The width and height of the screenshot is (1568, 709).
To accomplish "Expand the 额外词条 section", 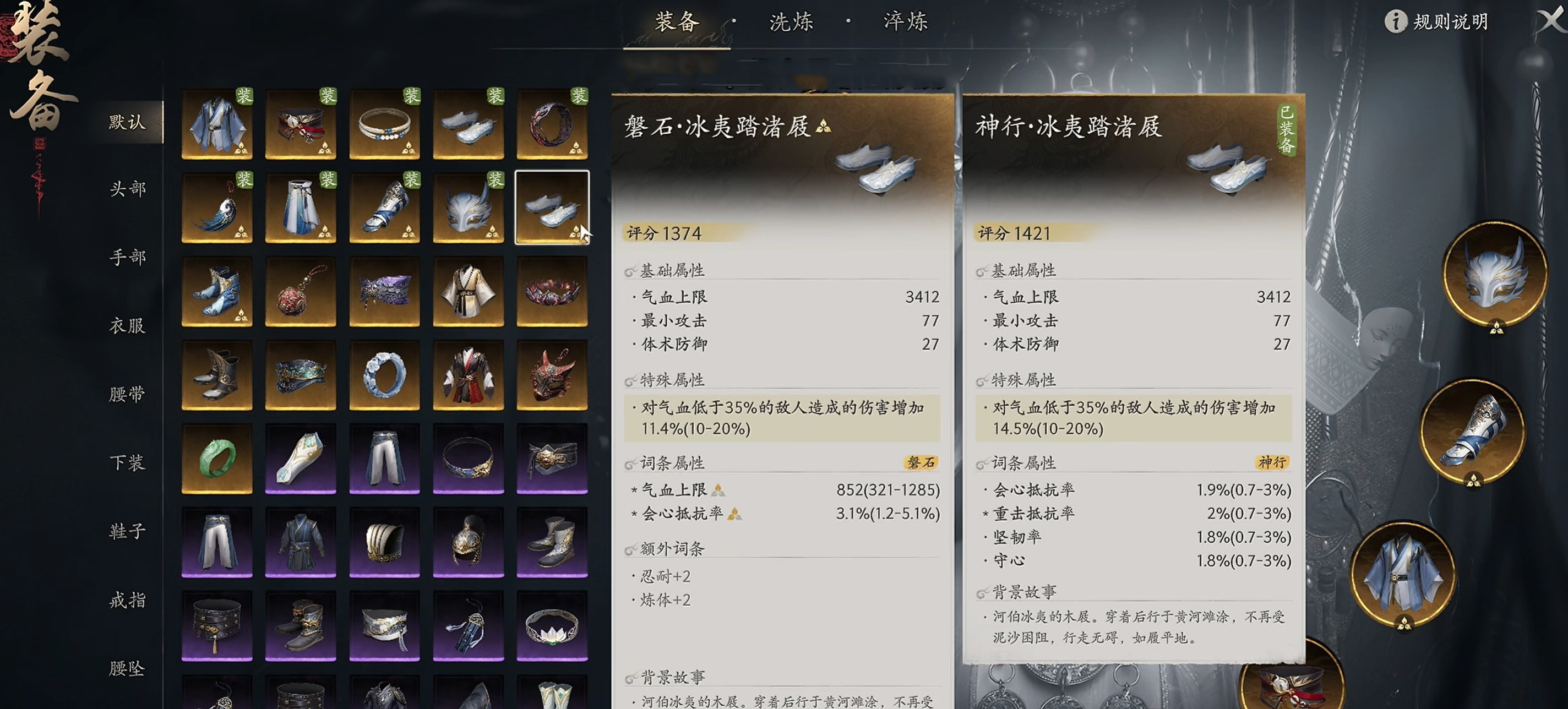I will click(x=663, y=549).
